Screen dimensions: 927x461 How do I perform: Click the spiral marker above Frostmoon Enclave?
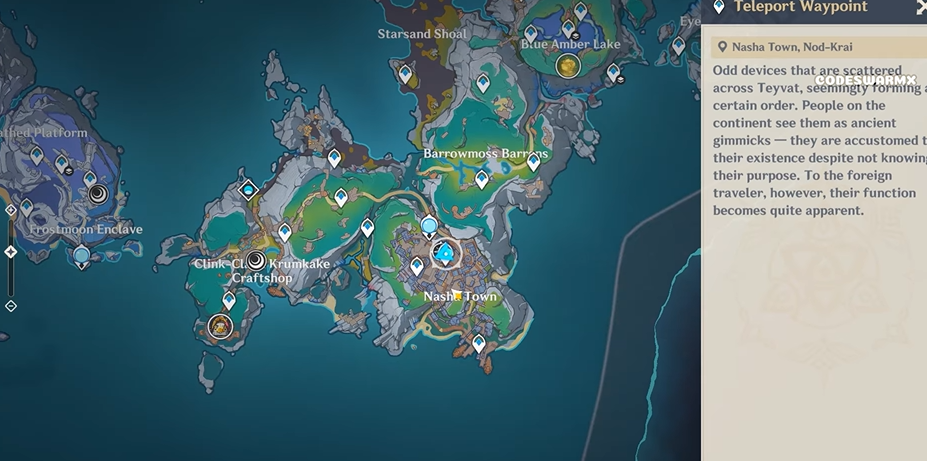[x=98, y=194]
